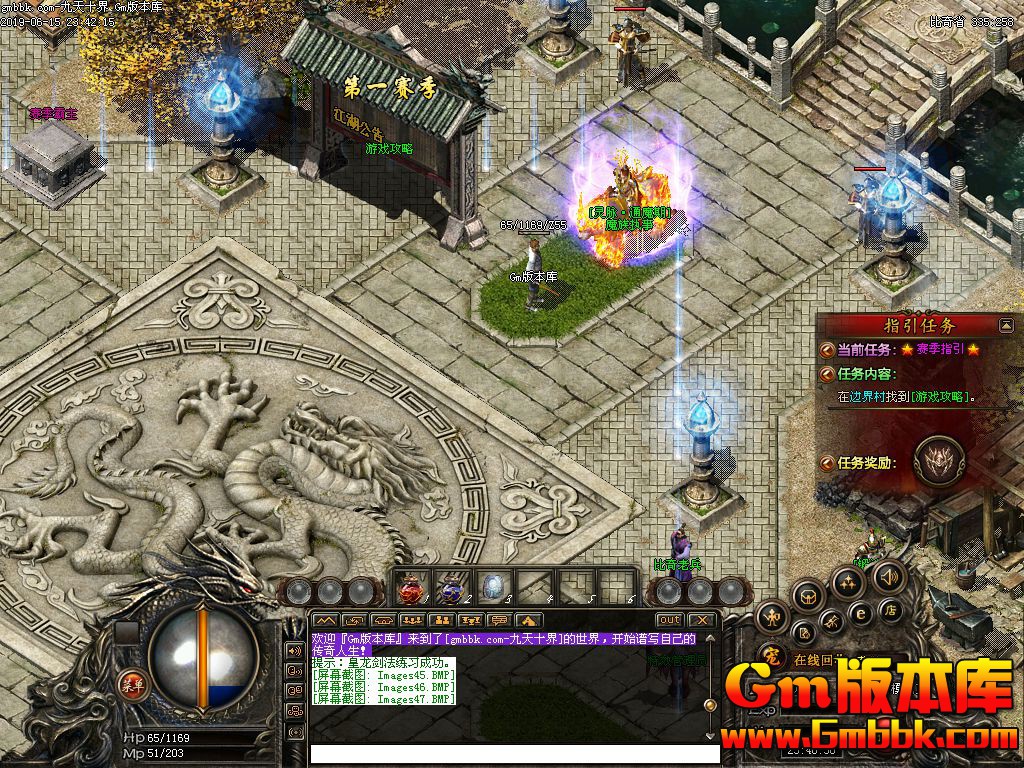Toggle sound with the round speaker button
Screen dimensions: 1024x768
pos(887,577)
